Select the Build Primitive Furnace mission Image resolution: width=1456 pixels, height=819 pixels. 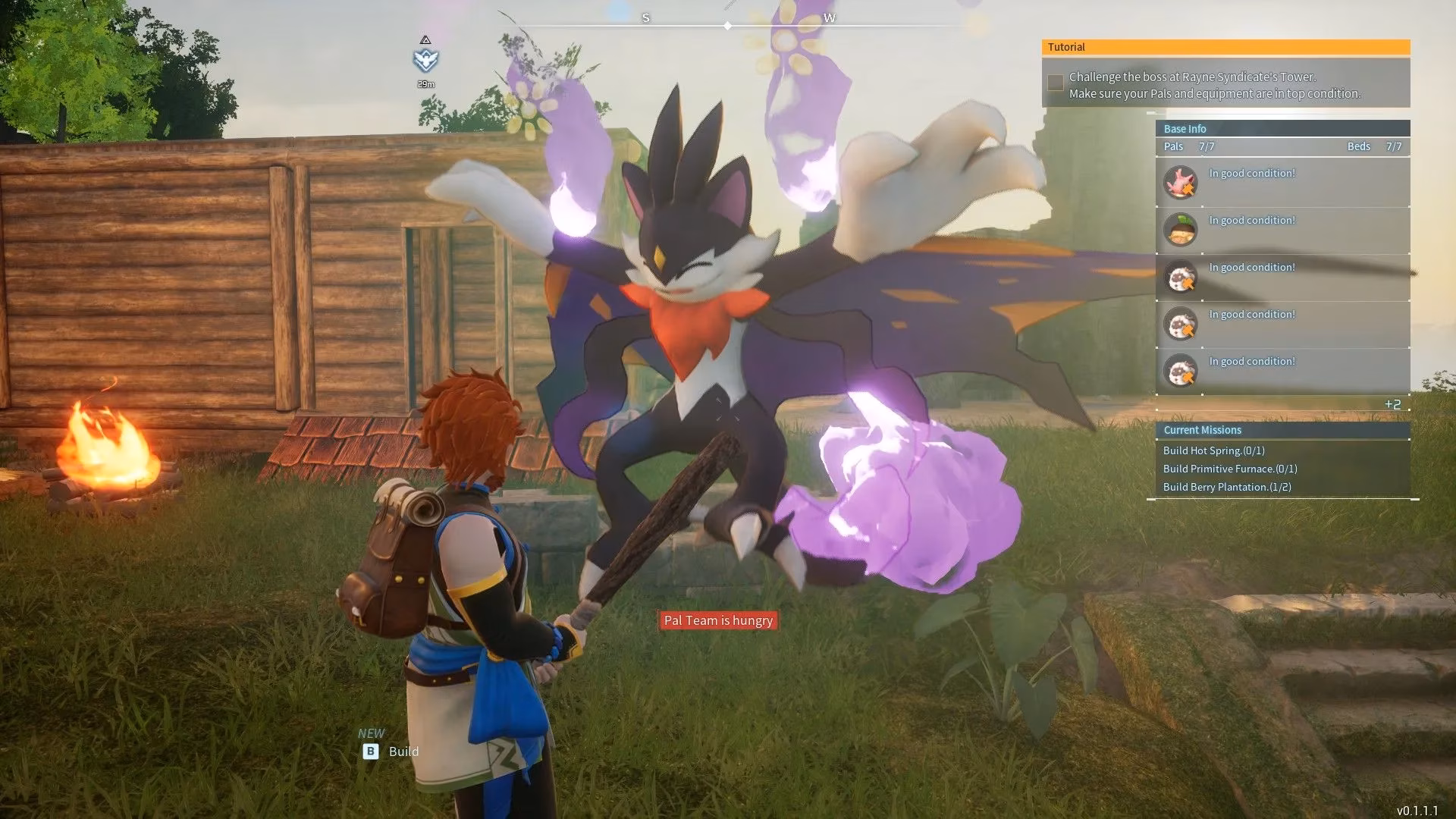click(1229, 469)
